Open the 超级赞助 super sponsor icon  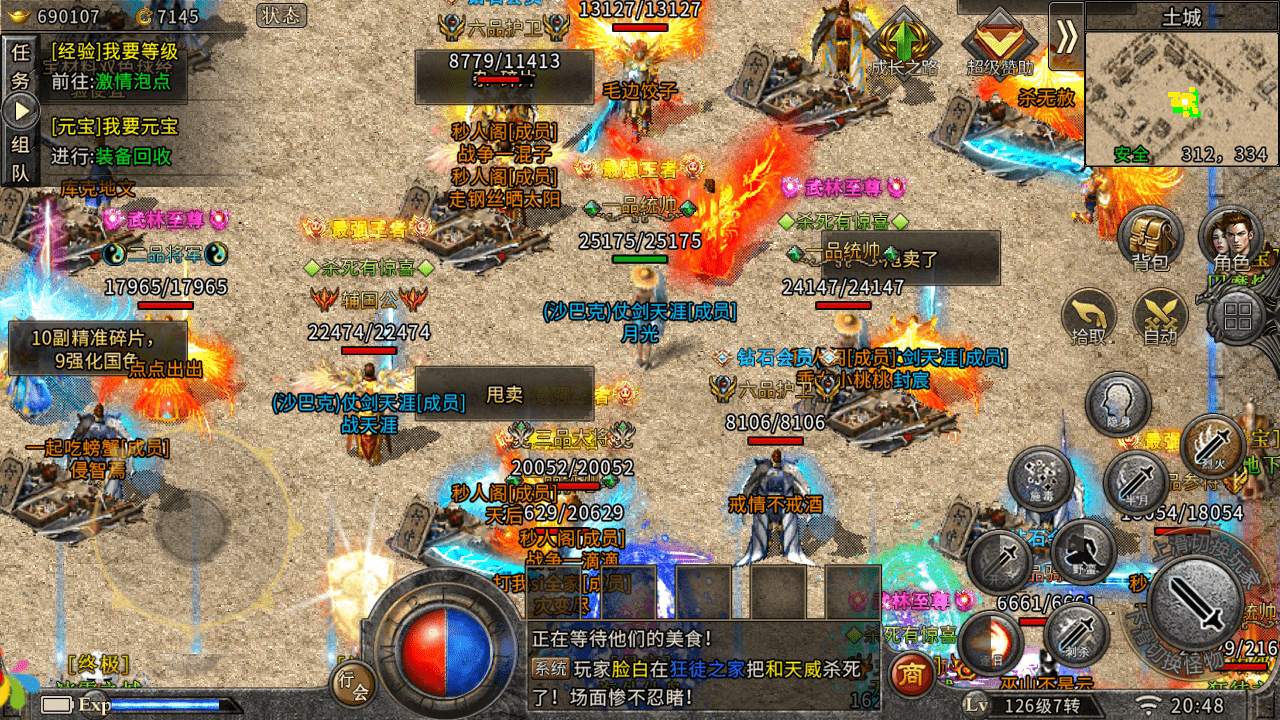tap(999, 45)
